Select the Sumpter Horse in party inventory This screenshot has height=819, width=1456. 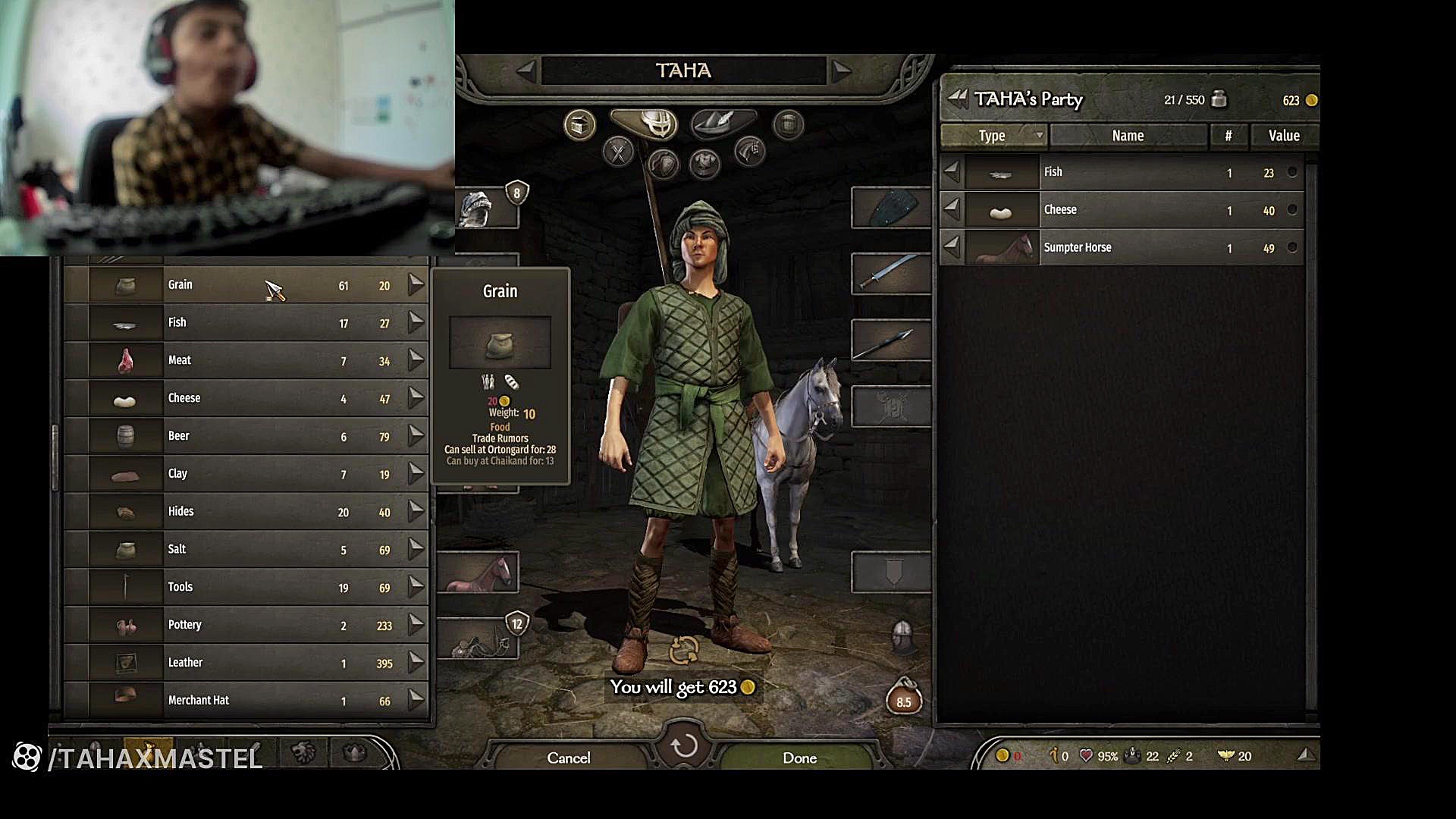pos(1122,248)
